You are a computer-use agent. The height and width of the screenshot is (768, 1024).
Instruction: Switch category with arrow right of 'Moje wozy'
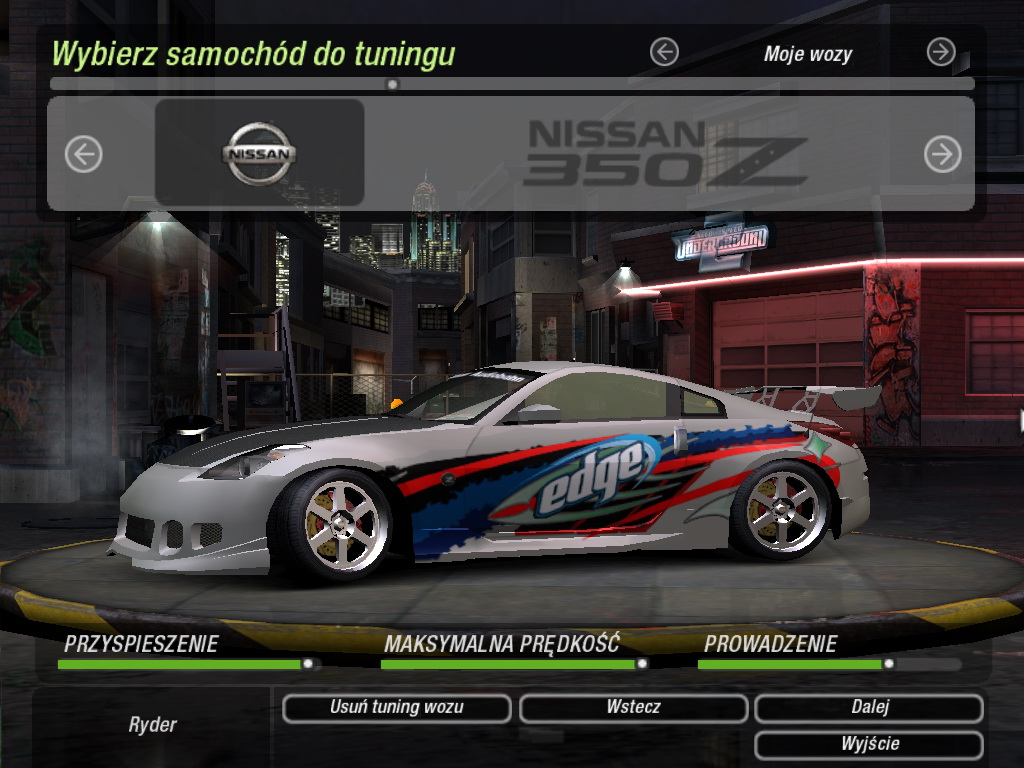[x=941, y=52]
